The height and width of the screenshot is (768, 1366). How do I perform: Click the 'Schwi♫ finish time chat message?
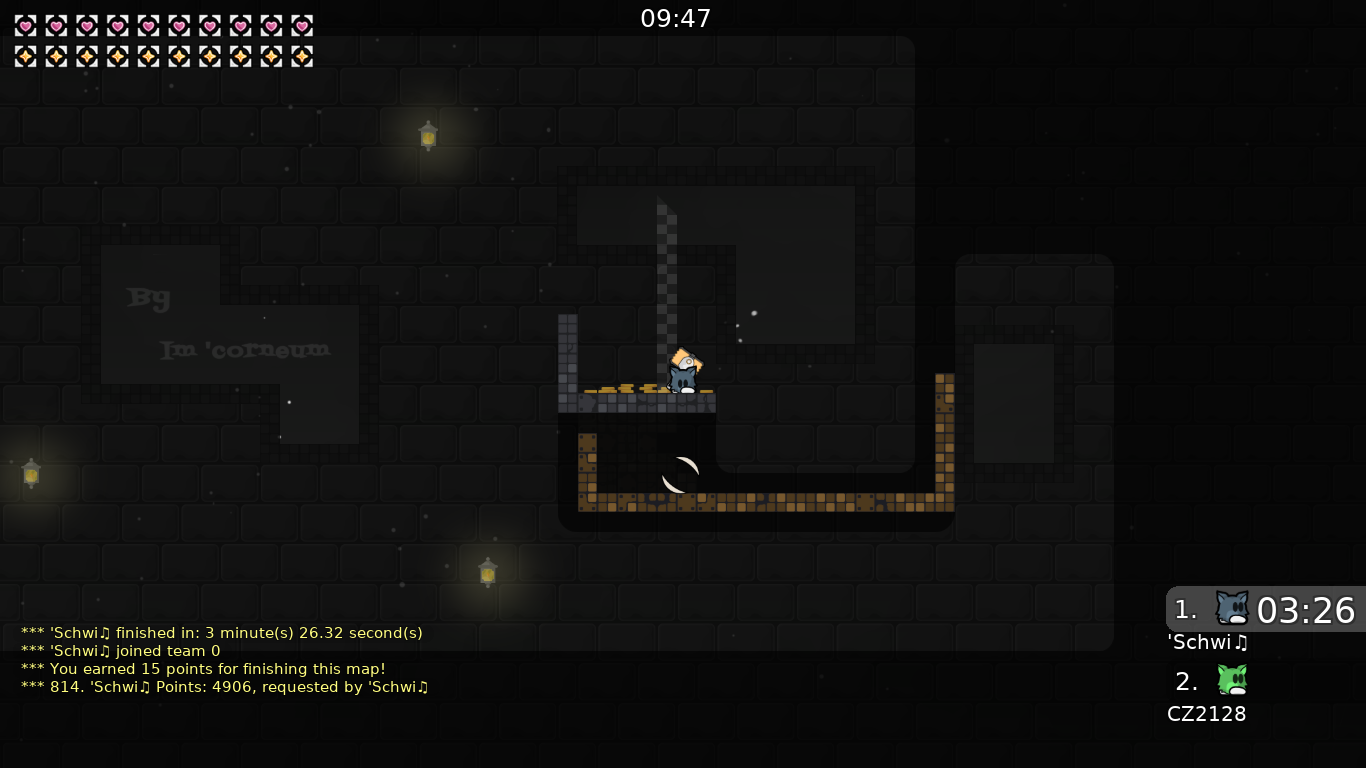point(220,633)
